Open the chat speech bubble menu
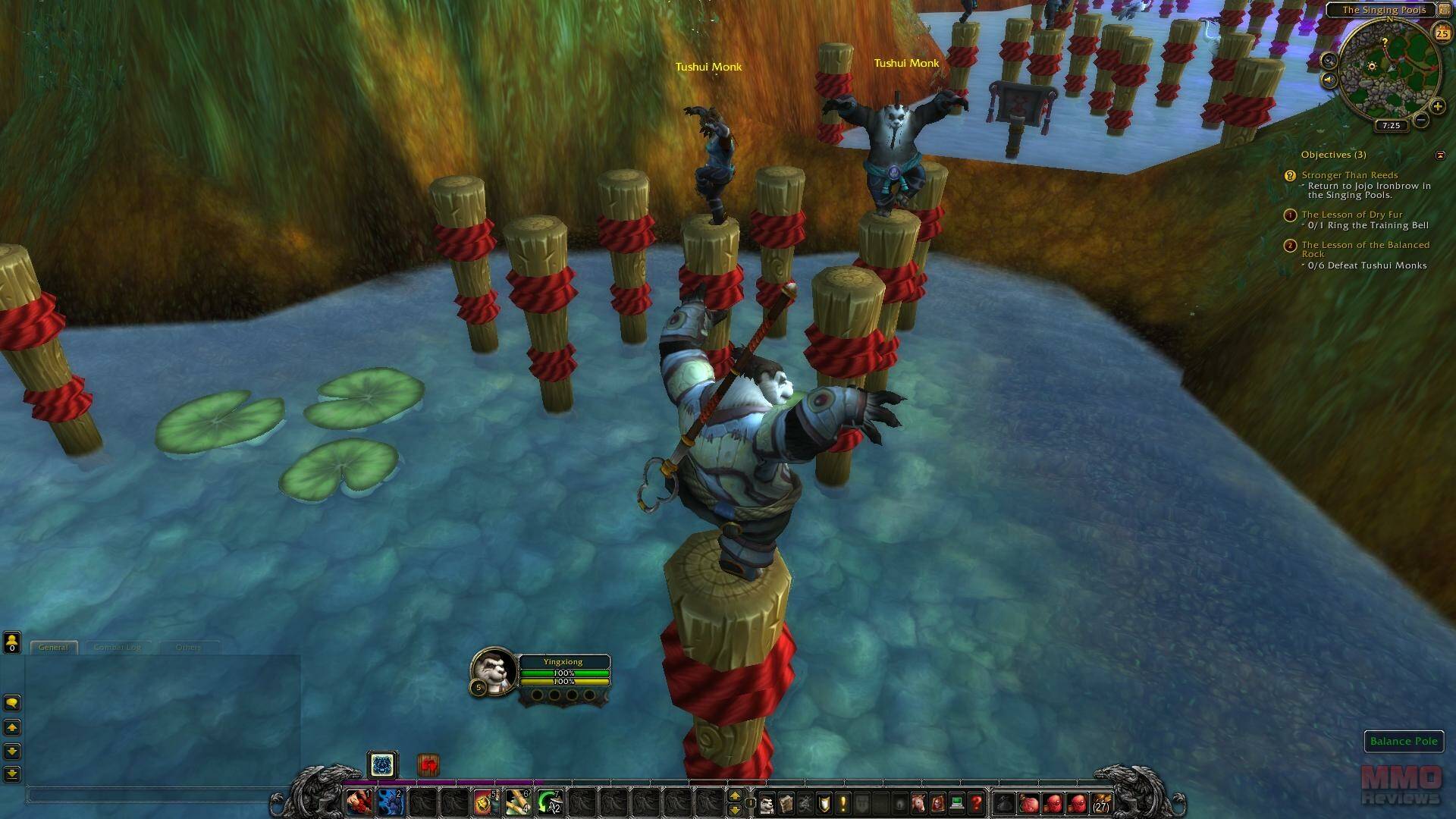The height and width of the screenshot is (819, 1456). (x=11, y=703)
